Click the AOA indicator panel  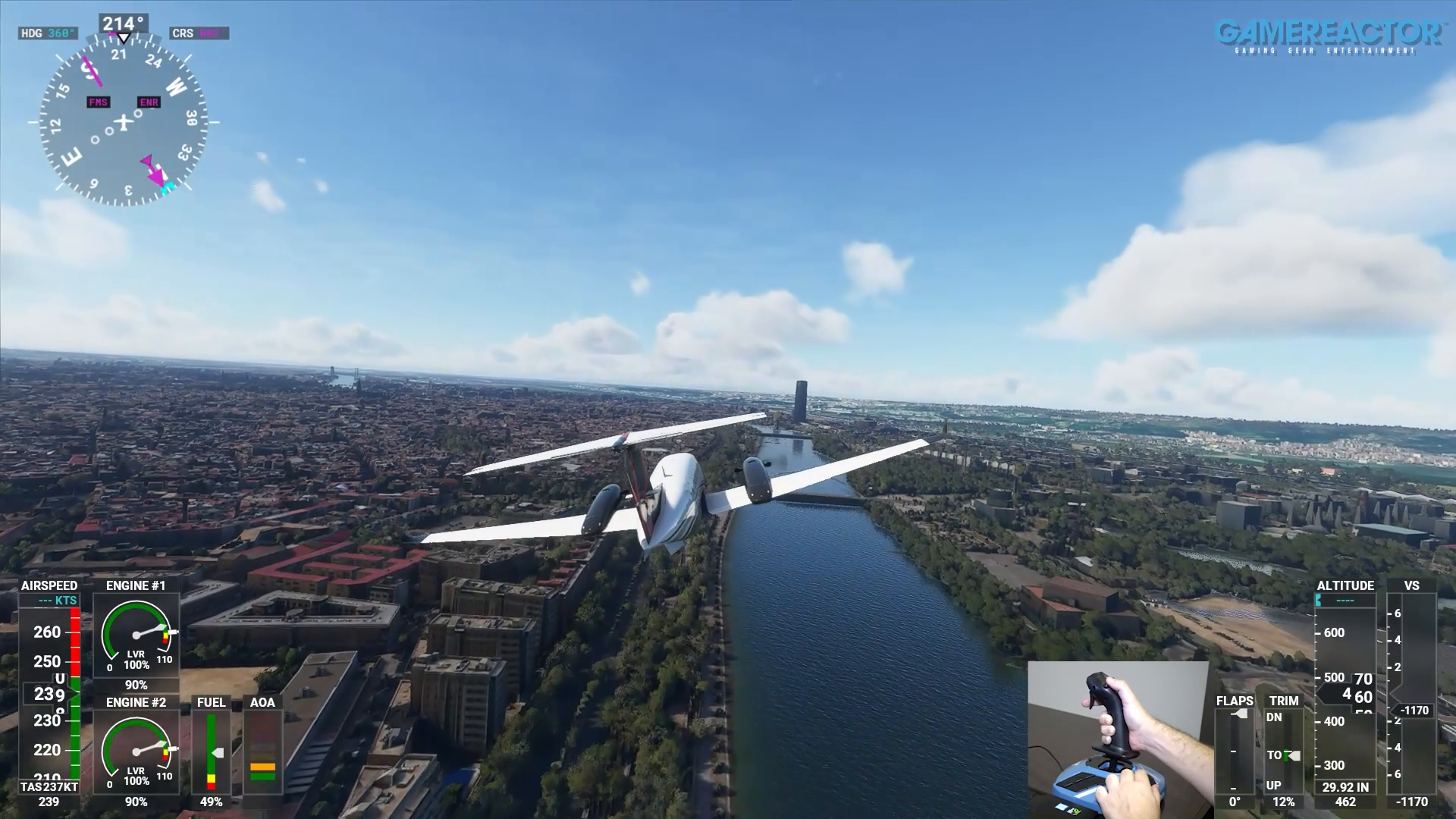[262, 751]
